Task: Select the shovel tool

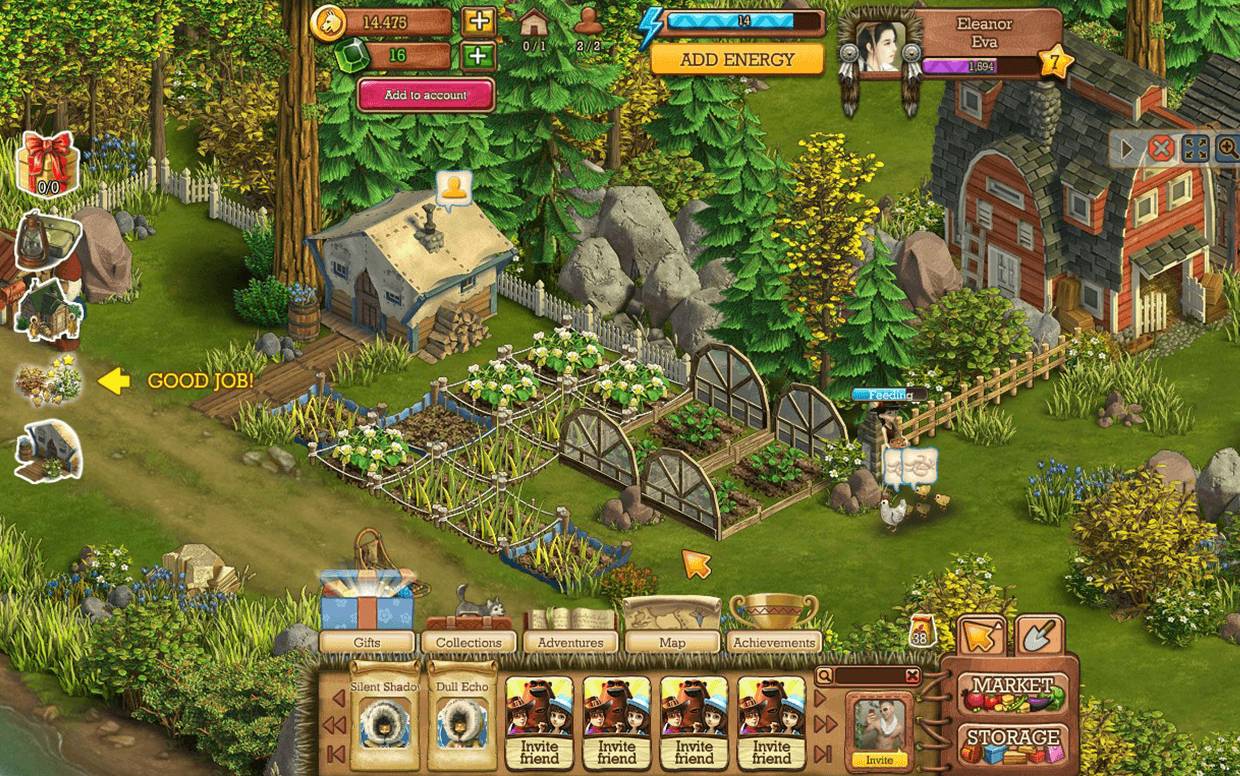Action: click(1040, 634)
